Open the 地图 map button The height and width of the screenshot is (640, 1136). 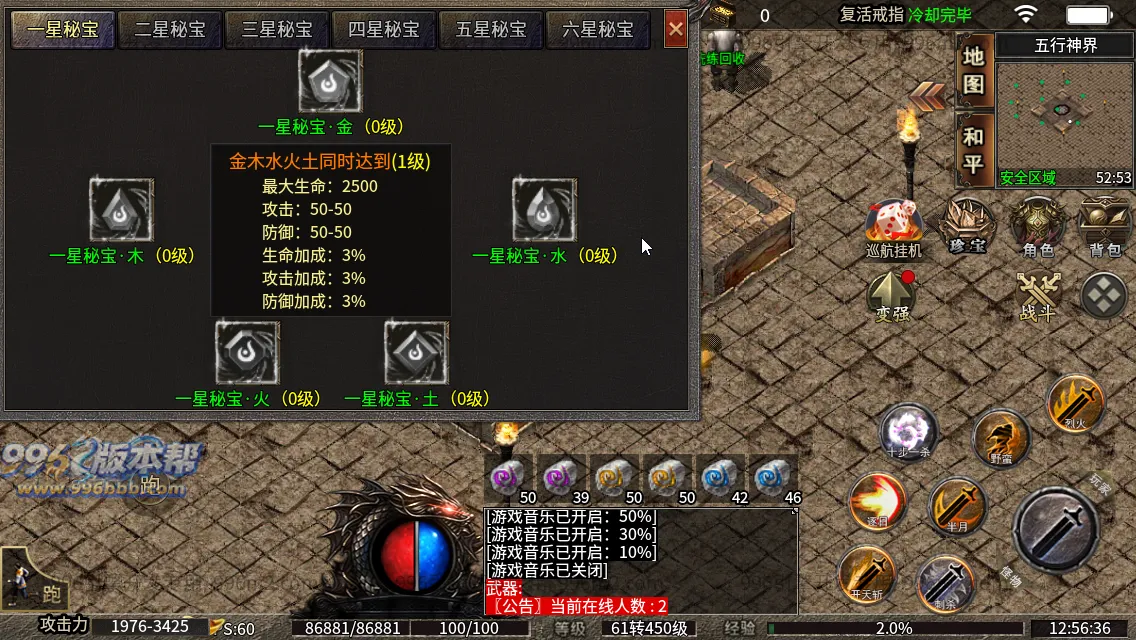coord(974,70)
